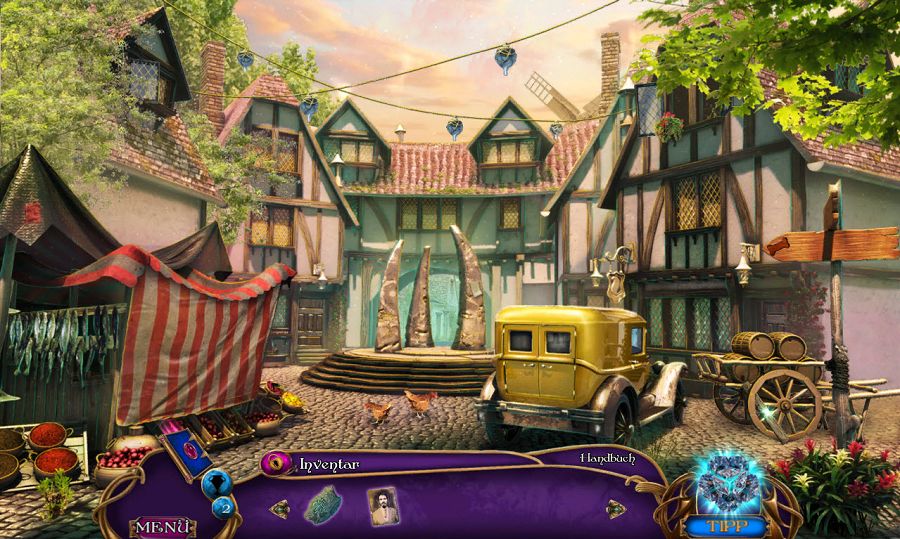Select the portrait photo inventory item

(x=382, y=505)
